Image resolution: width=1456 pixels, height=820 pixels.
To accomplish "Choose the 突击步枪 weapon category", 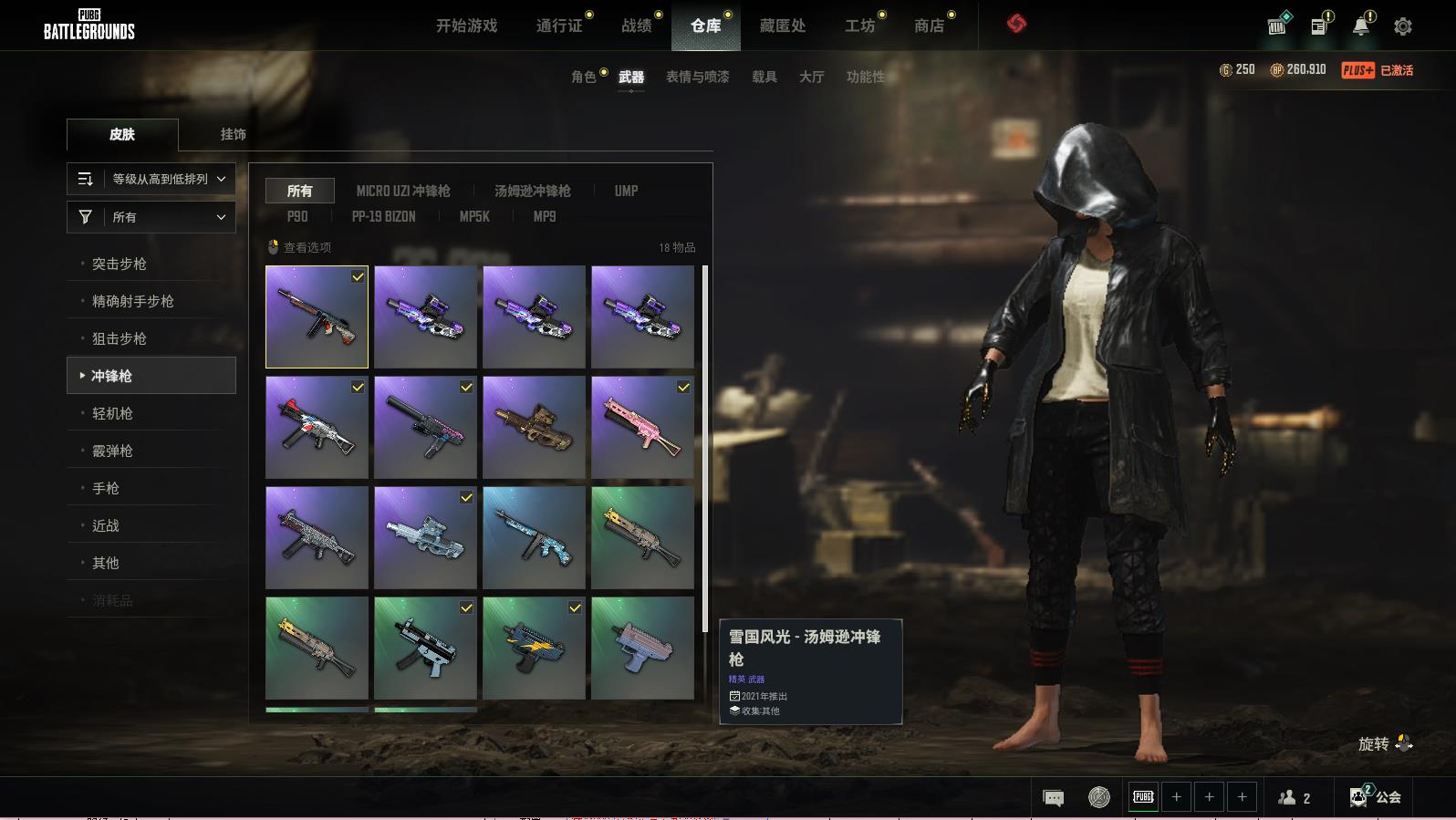I will coord(119,264).
